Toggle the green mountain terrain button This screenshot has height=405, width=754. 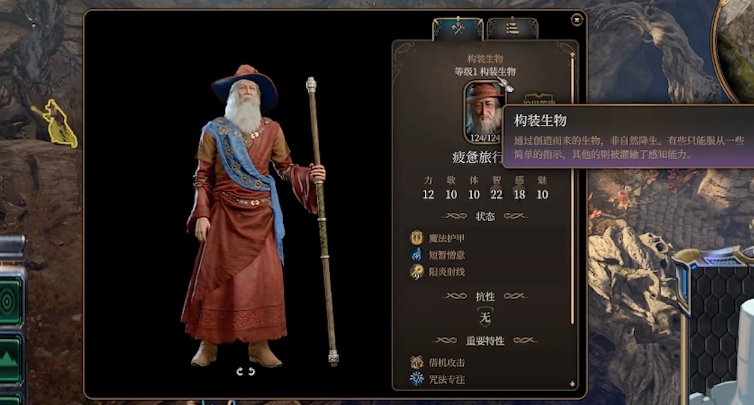(10, 357)
